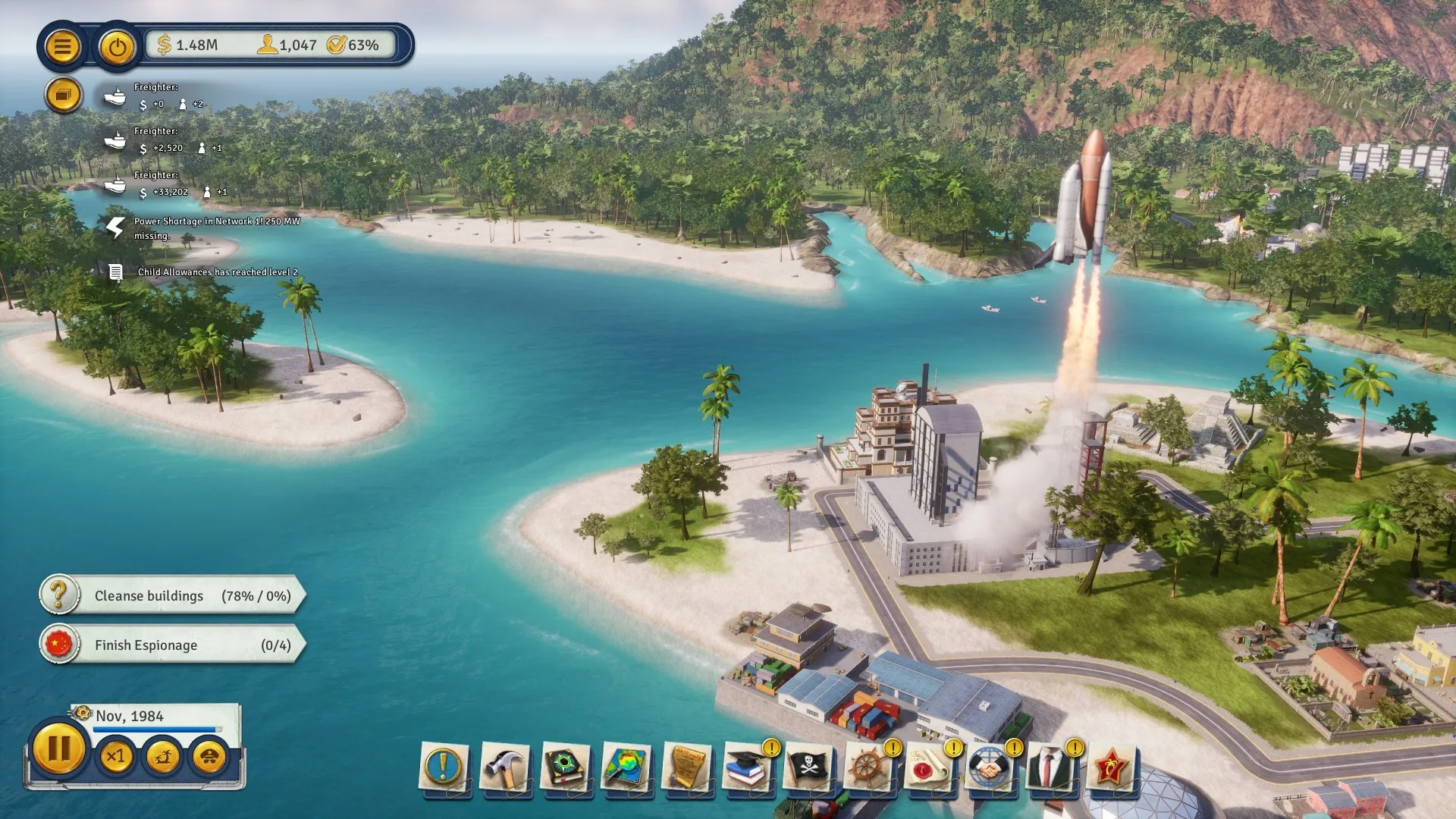
Task: Open the pirate flag raids menu
Action: [808, 767]
